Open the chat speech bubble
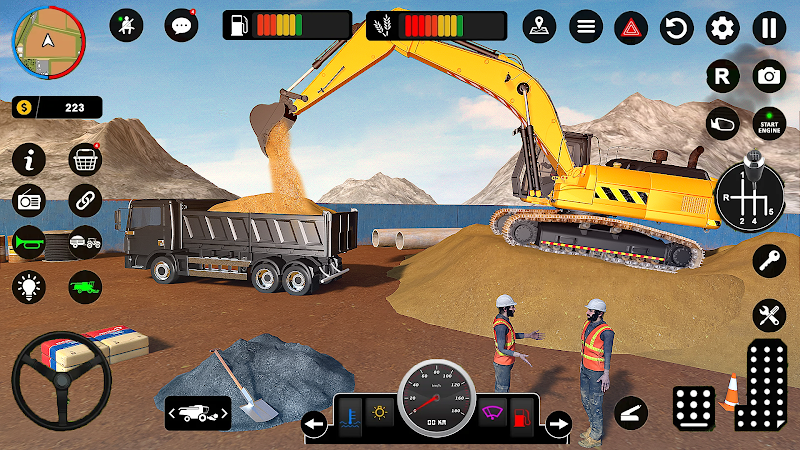This screenshot has width=800, height=450. click(181, 25)
